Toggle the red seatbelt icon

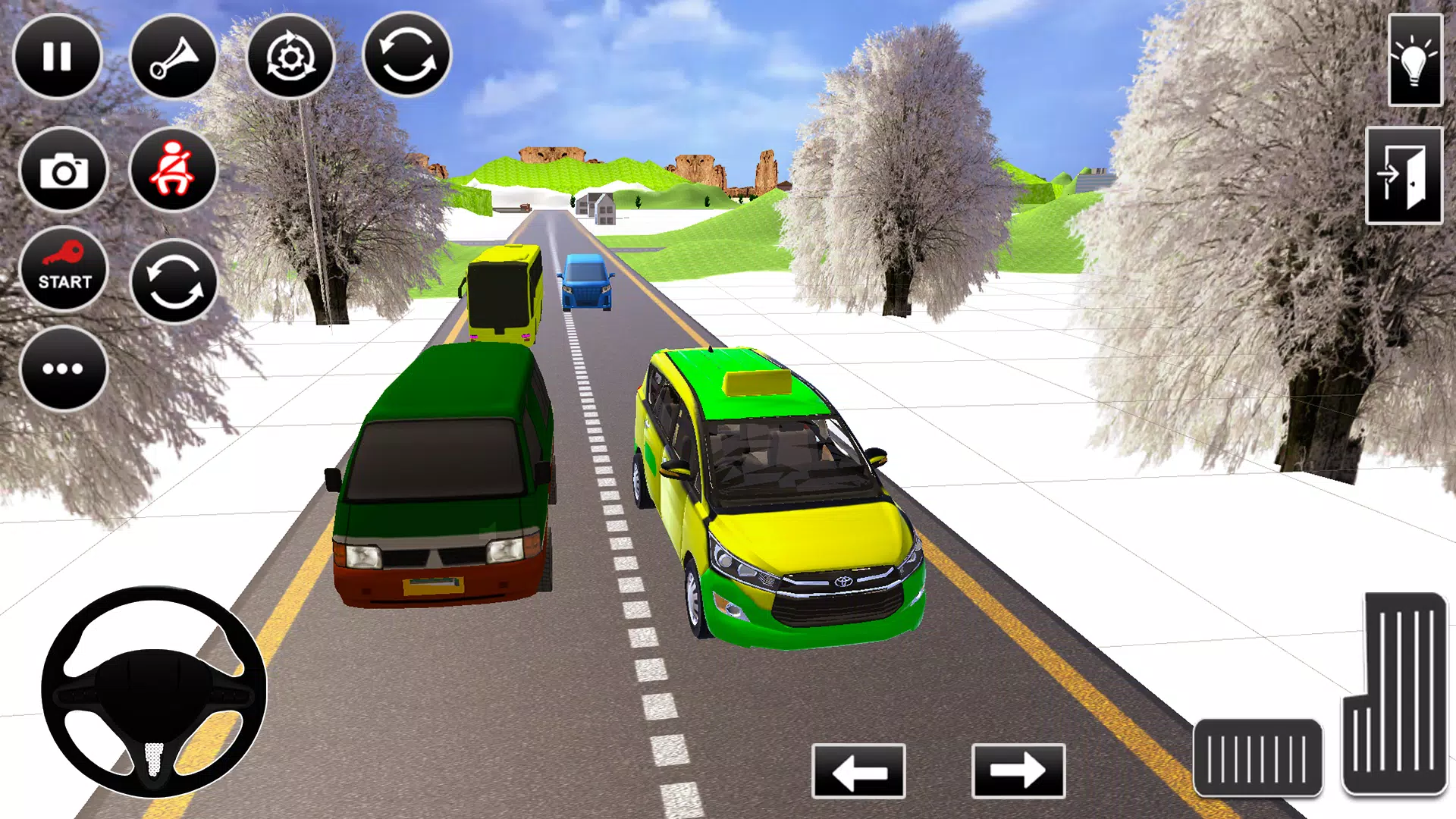[x=174, y=170]
